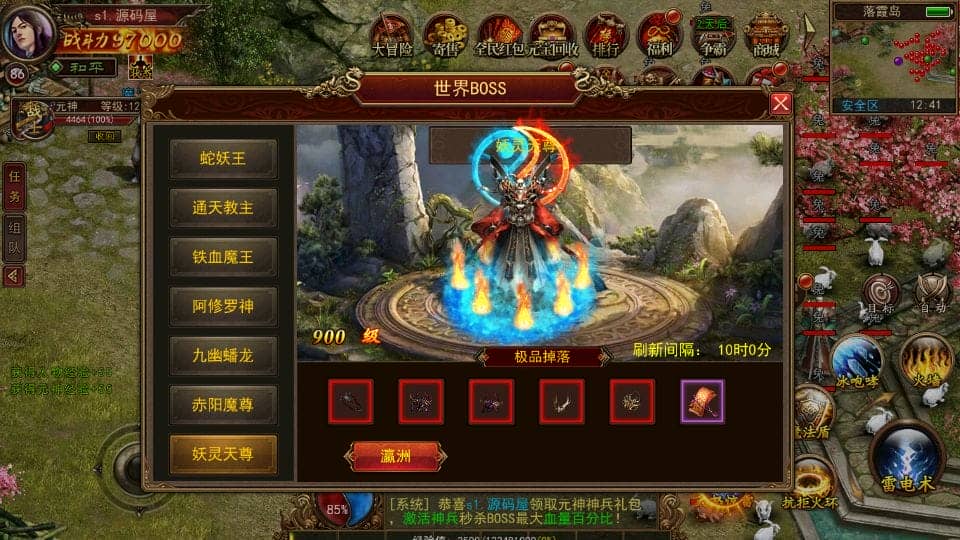
Task: Open the 任务 quest tab
Action: [13, 186]
